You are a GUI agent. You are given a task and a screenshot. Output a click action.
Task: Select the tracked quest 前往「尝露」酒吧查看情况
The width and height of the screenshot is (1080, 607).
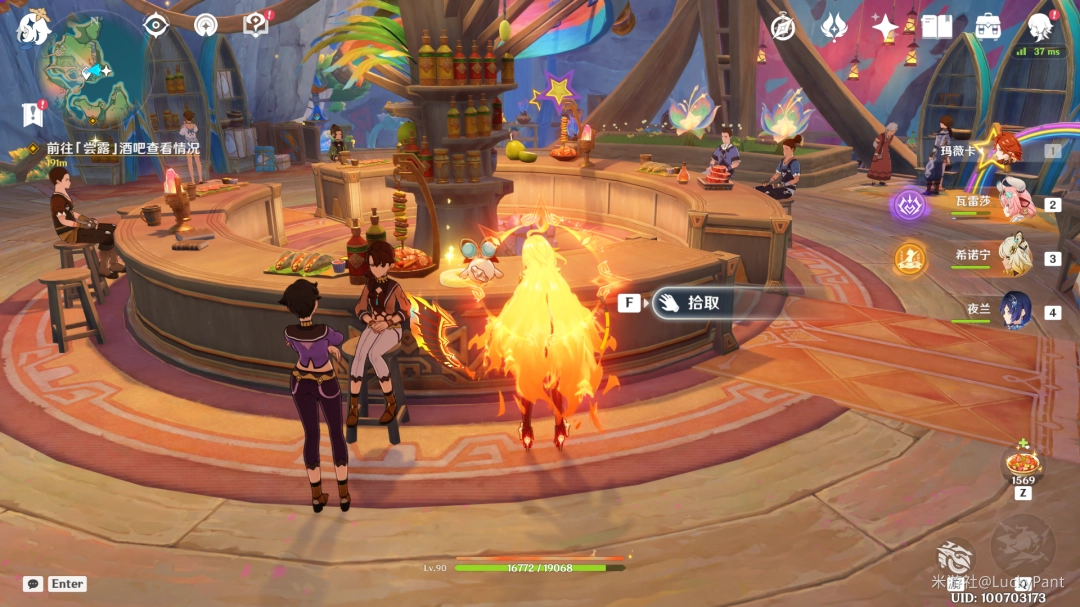(122, 148)
